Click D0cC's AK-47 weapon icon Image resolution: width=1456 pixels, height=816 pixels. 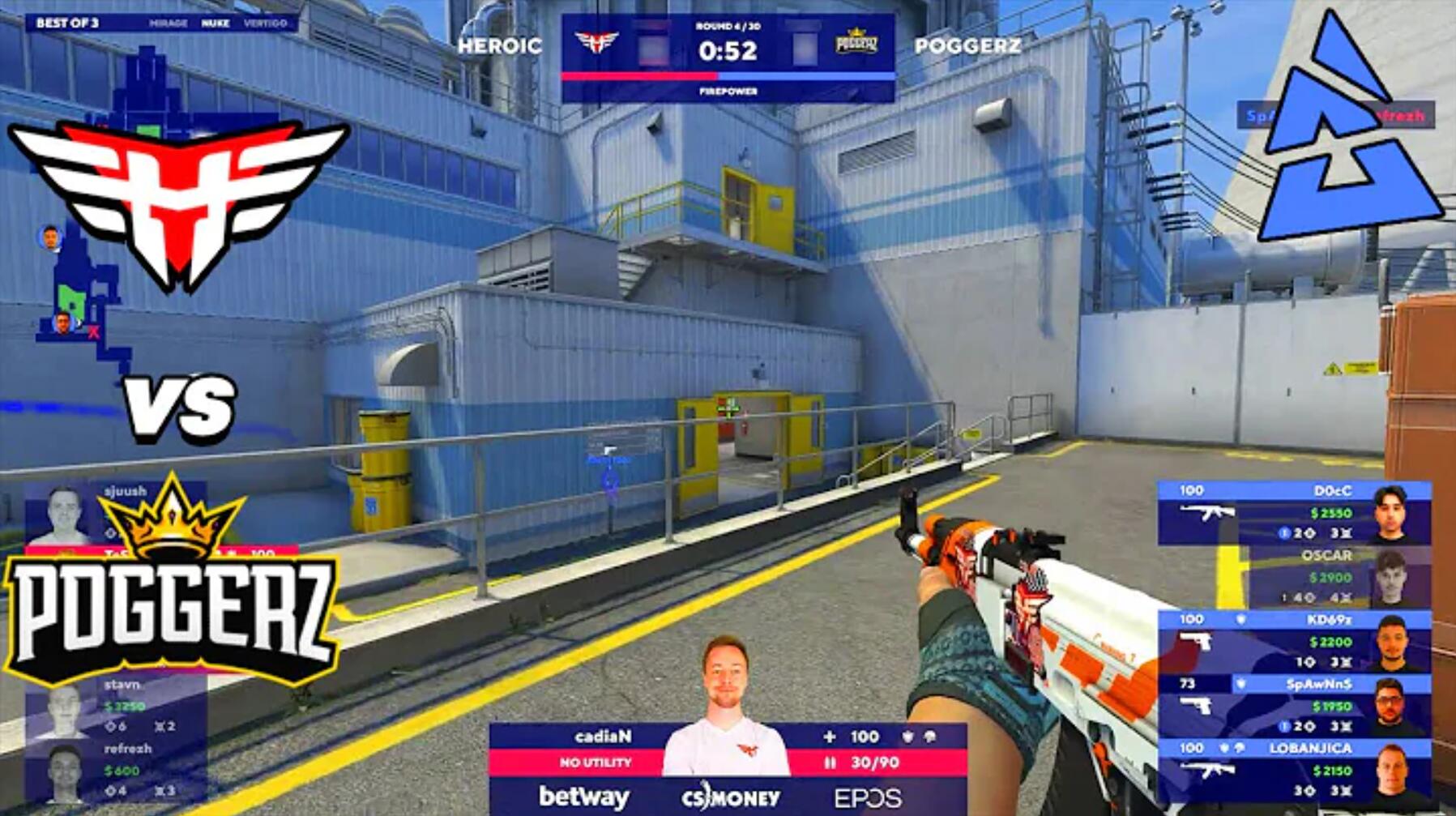[1207, 511]
